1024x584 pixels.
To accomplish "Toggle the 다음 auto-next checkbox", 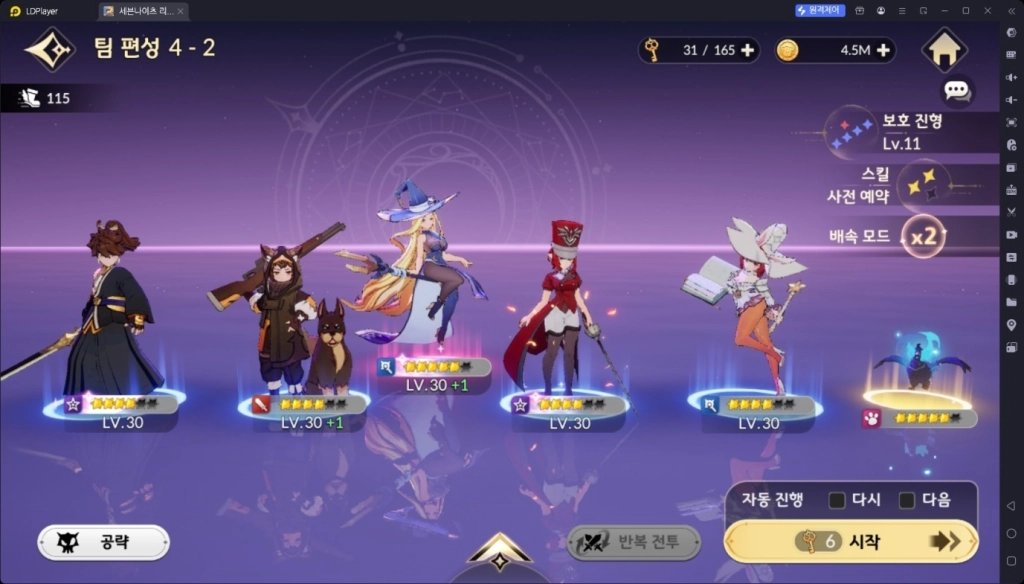I will click(907, 500).
